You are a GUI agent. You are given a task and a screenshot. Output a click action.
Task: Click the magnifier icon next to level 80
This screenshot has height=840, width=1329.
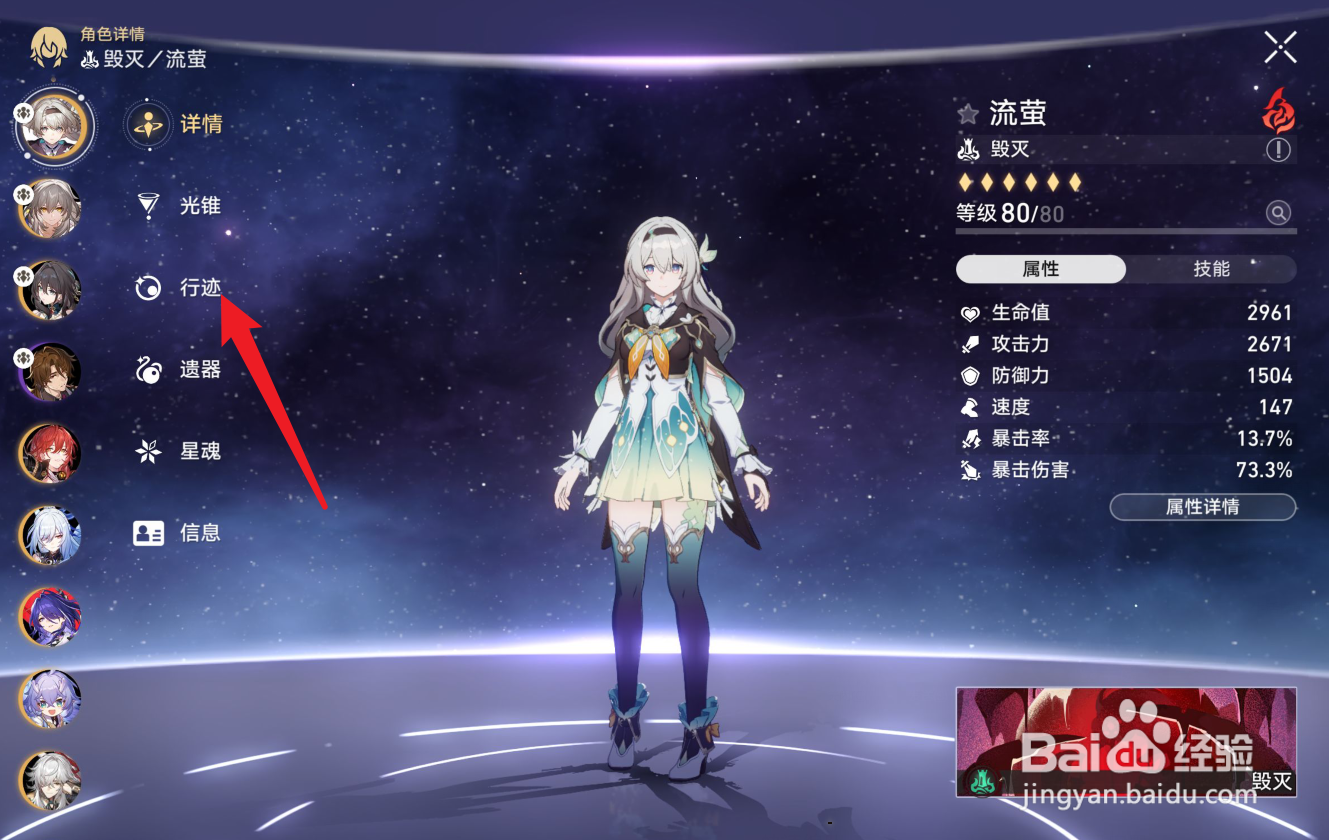click(x=1280, y=212)
